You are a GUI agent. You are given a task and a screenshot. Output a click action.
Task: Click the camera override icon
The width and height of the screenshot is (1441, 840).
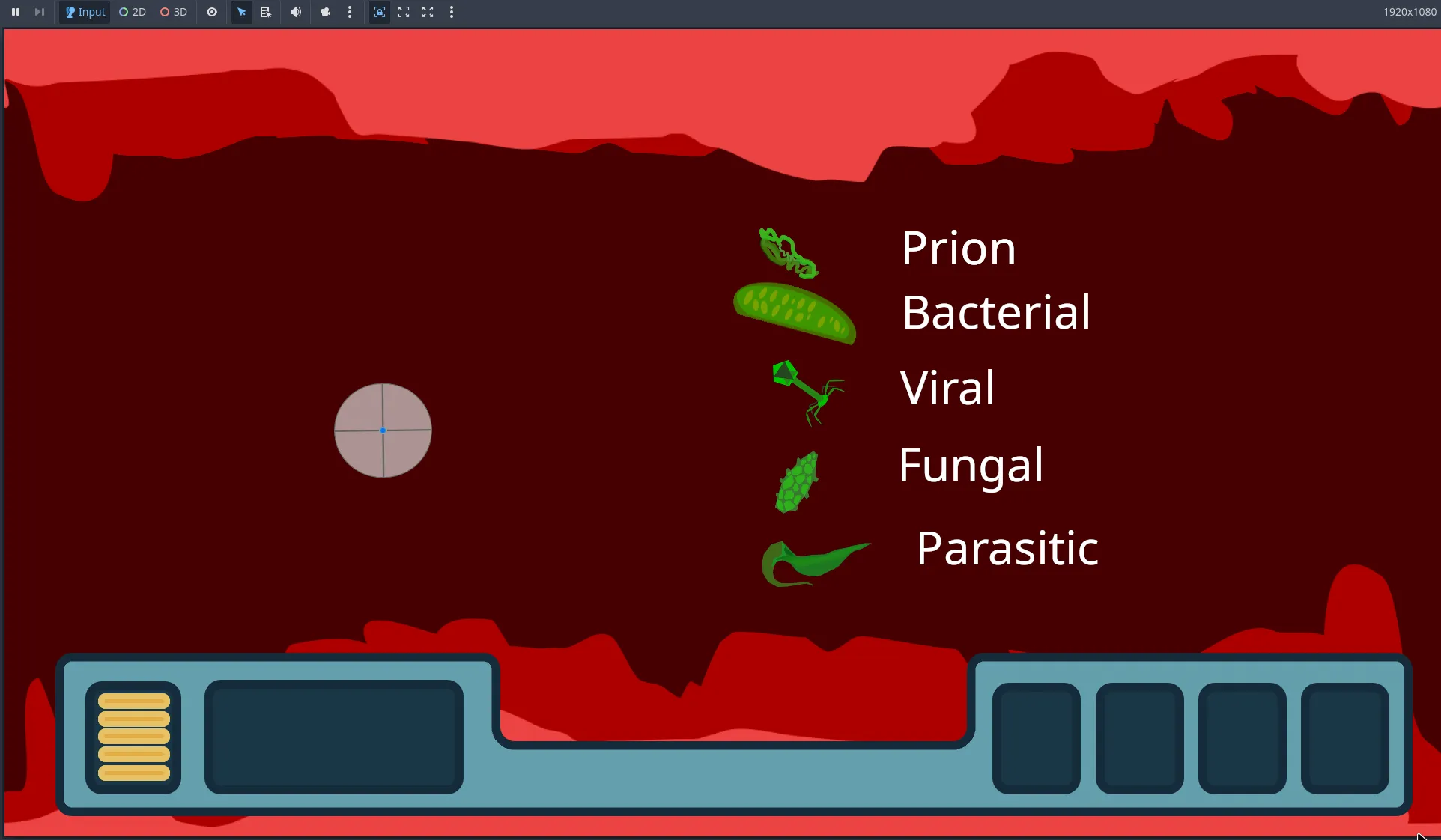[x=325, y=12]
